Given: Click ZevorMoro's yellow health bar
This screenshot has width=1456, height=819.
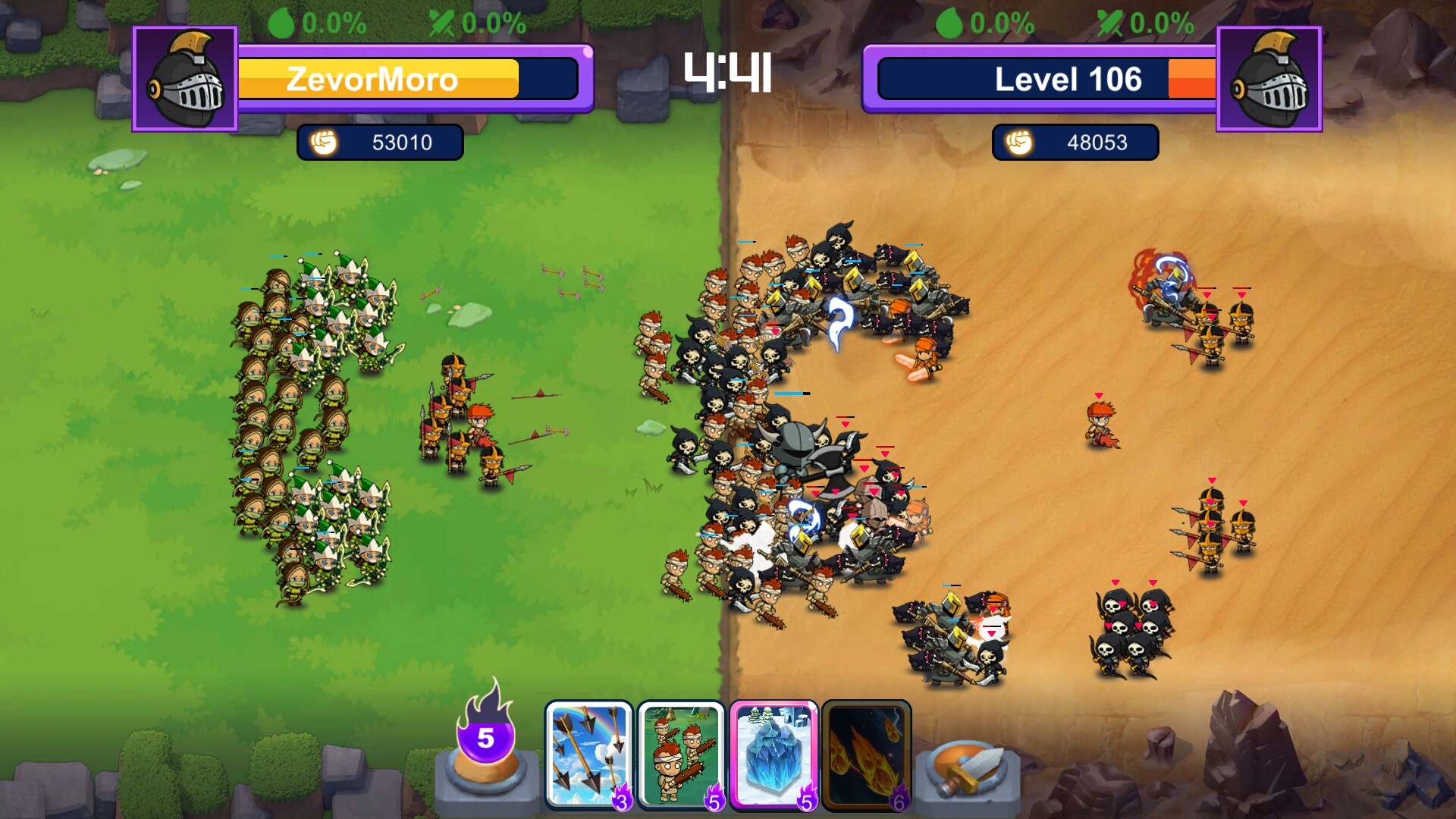Looking at the screenshot, I should (x=377, y=78).
